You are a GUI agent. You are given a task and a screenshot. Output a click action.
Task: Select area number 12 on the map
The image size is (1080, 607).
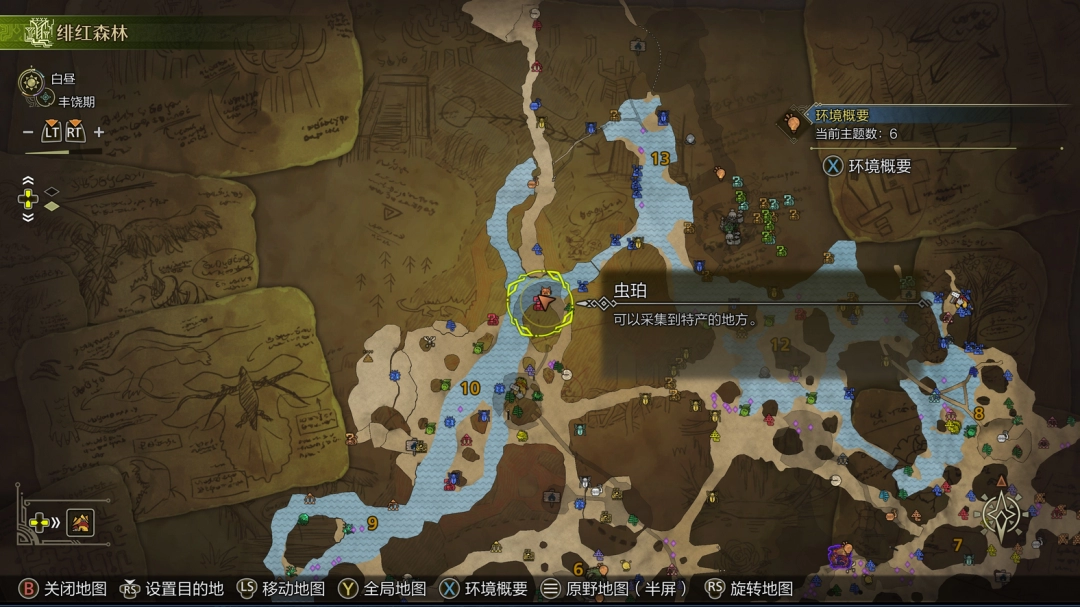click(780, 344)
